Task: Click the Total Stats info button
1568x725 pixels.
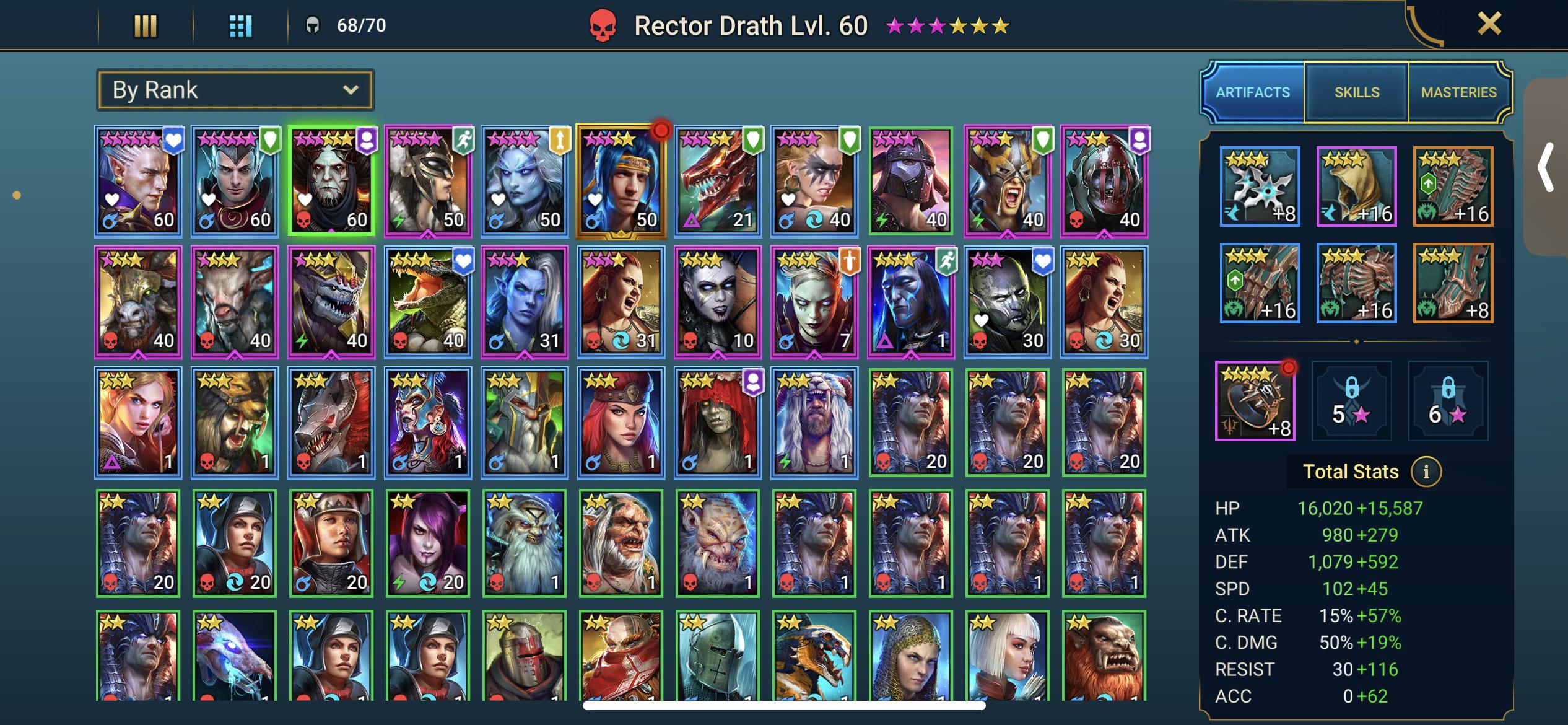Action: tap(1428, 471)
